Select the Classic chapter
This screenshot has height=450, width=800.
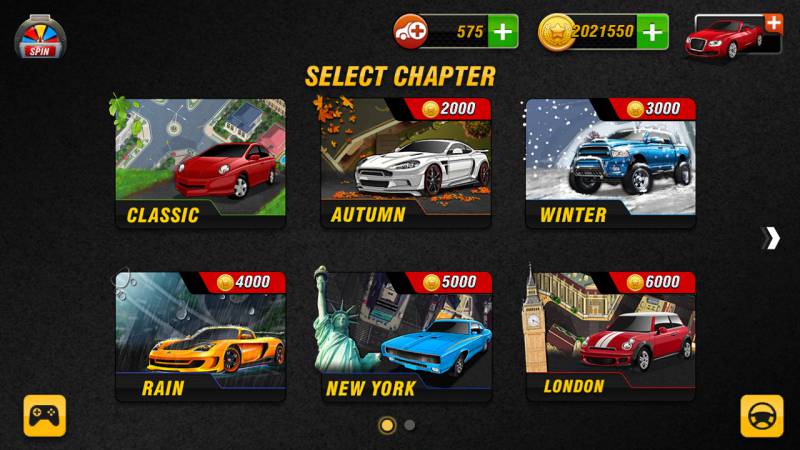point(200,162)
